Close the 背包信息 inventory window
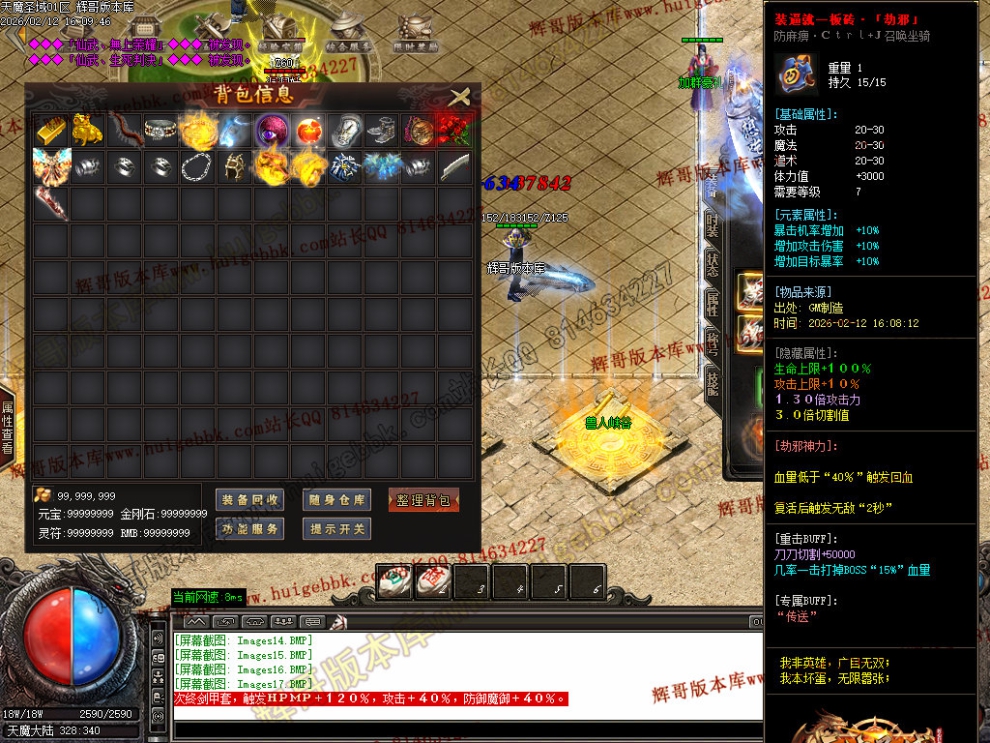Image resolution: width=990 pixels, height=743 pixels. pyautogui.click(x=459, y=97)
